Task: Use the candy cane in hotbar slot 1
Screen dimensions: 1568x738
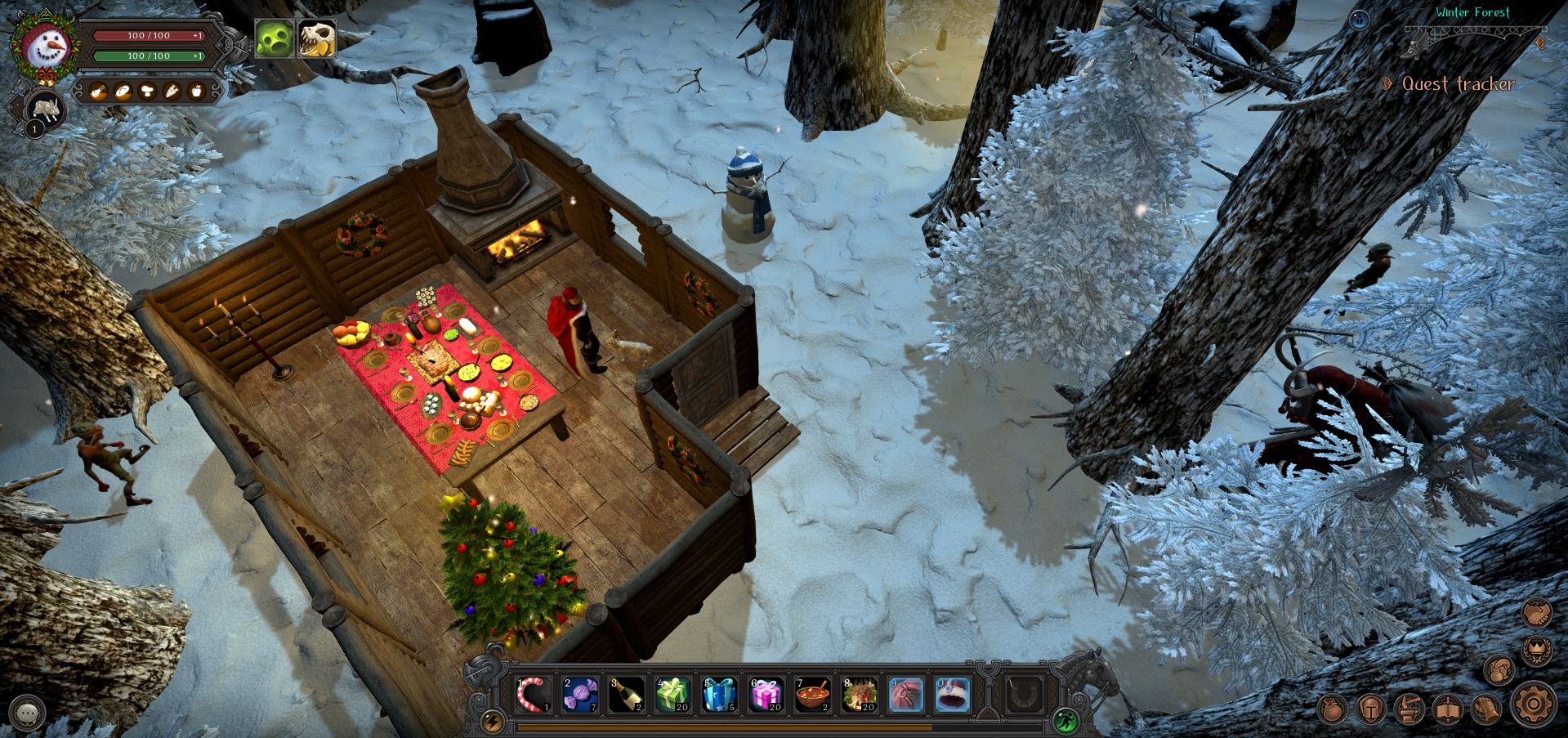Action: click(534, 695)
